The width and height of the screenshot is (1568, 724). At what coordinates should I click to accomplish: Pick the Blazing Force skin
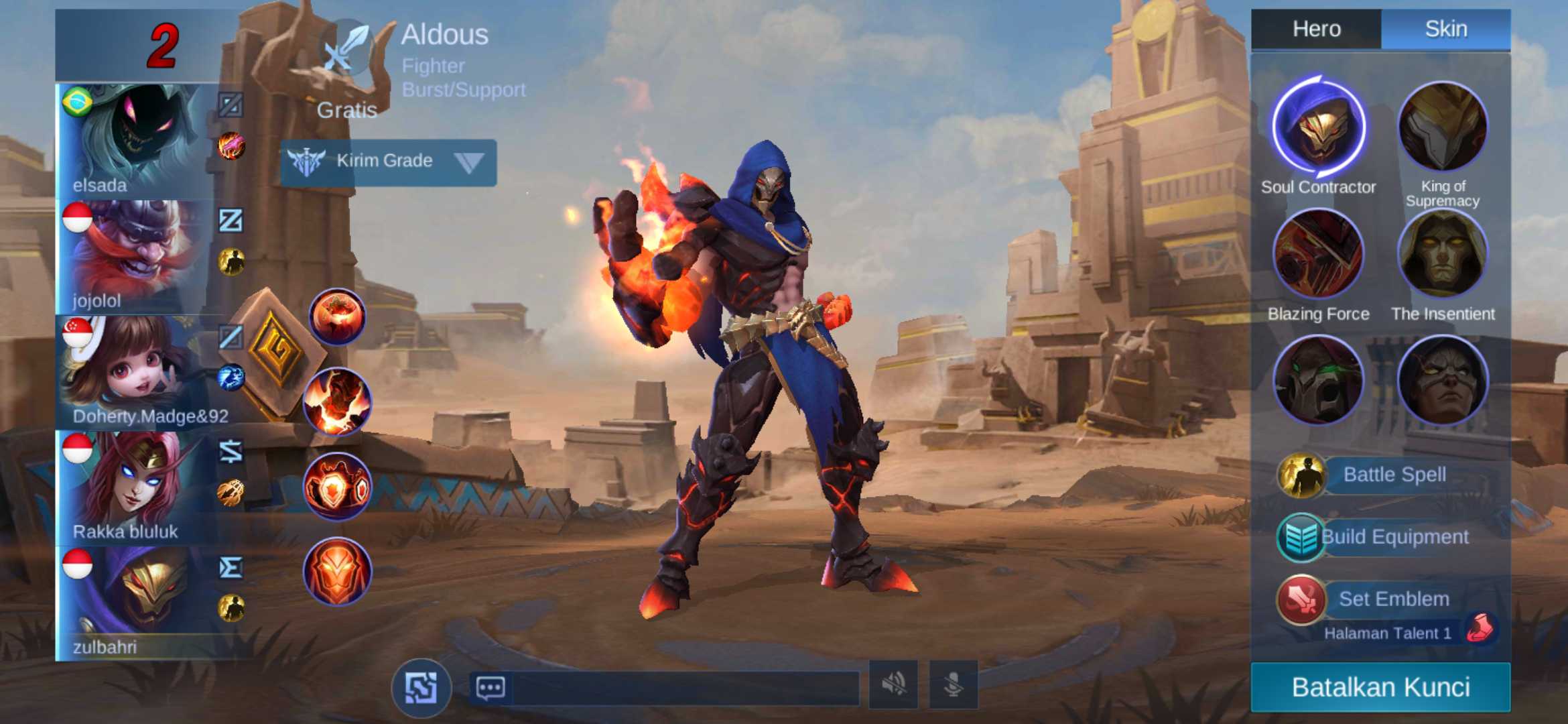click(x=1318, y=253)
